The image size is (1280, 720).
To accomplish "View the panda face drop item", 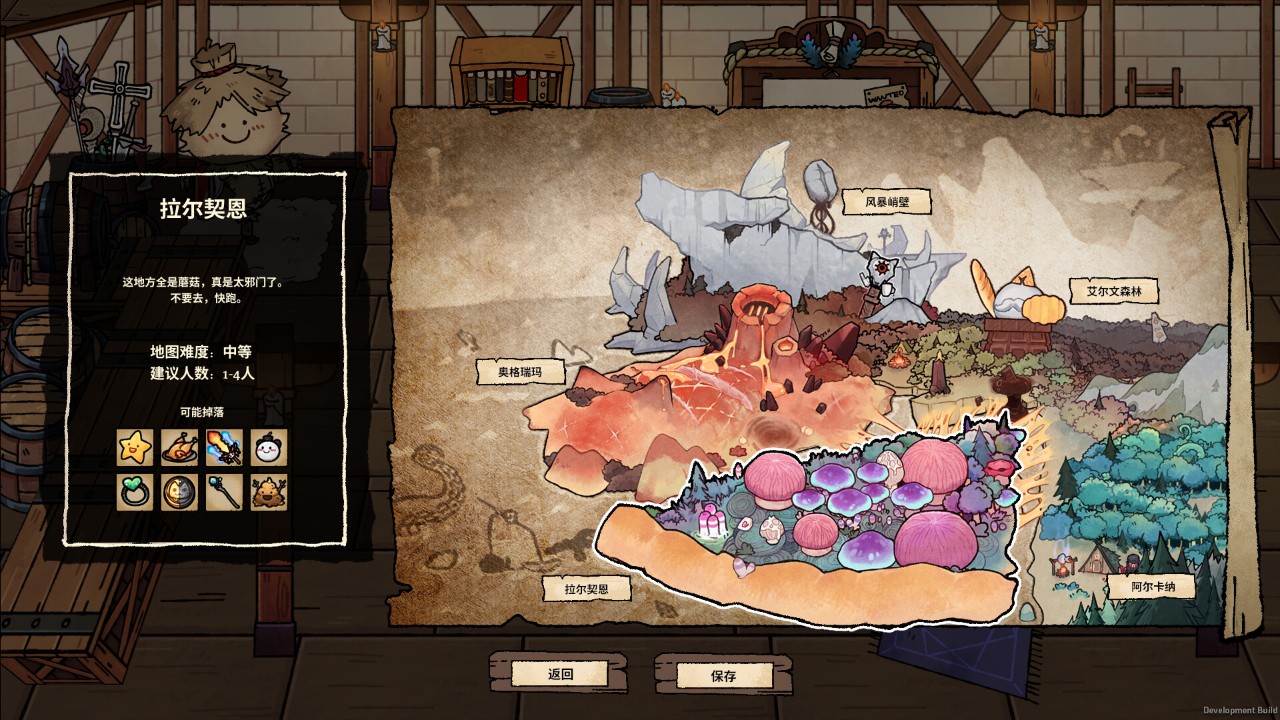I will pyautogui.click(x=268, y=447).
